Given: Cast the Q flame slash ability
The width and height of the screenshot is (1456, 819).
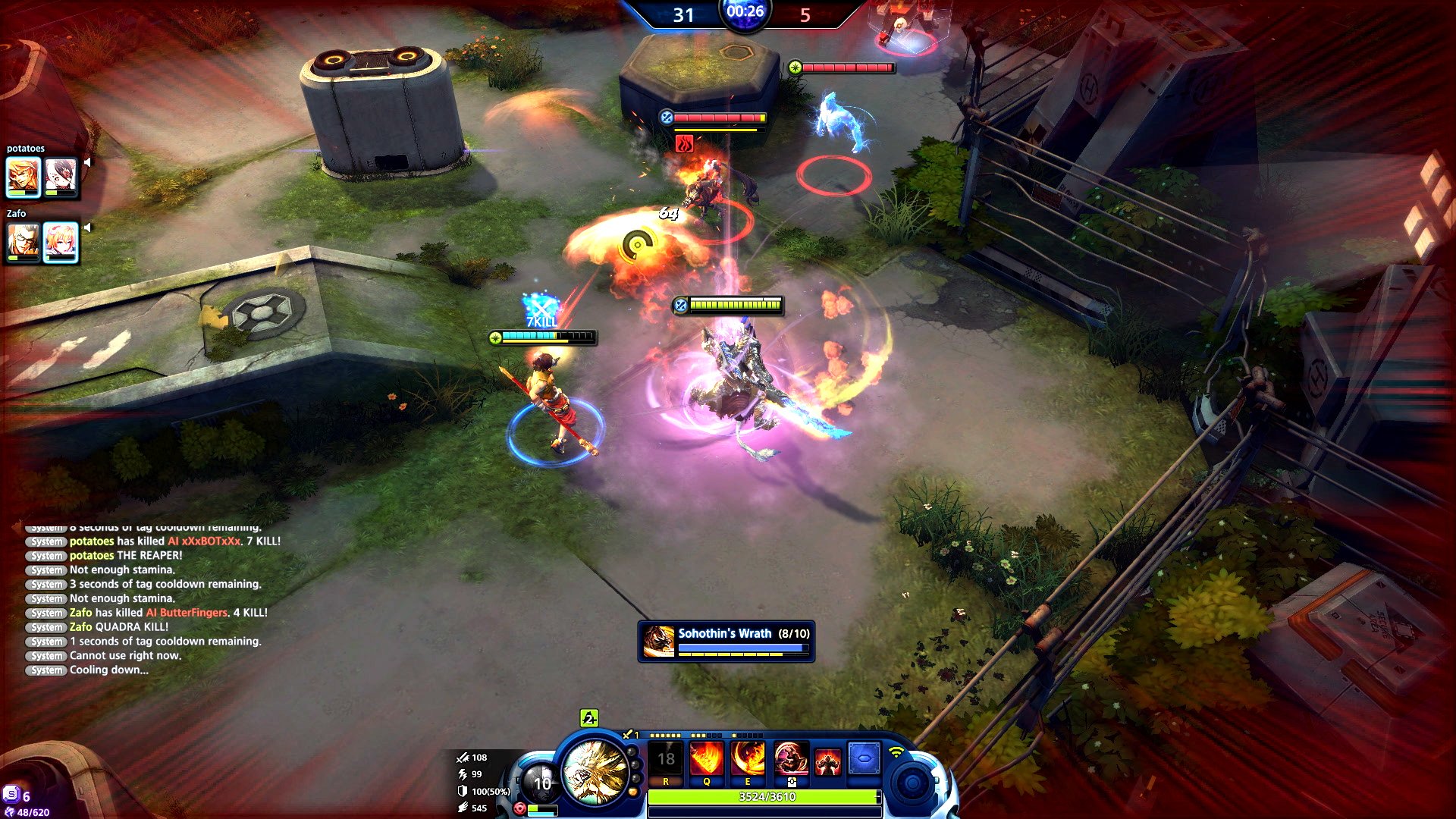Looking at the screenshot, I should click(x=706, y=759).
